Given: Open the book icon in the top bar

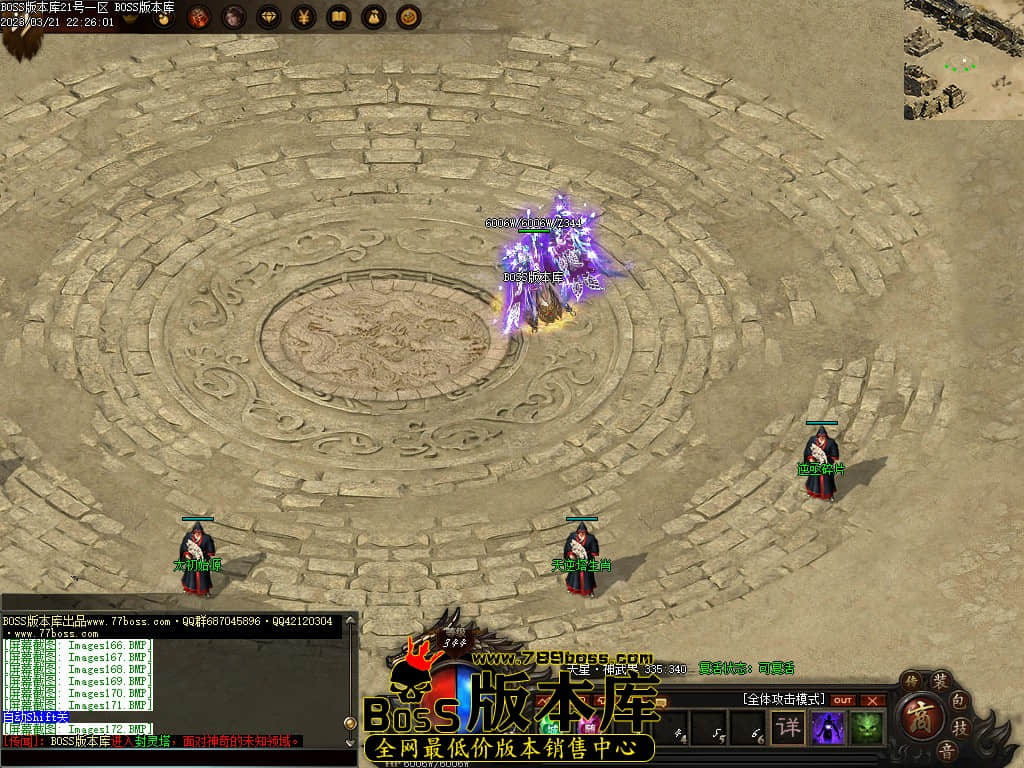Looking at the screenshot, I should [339, 17].
